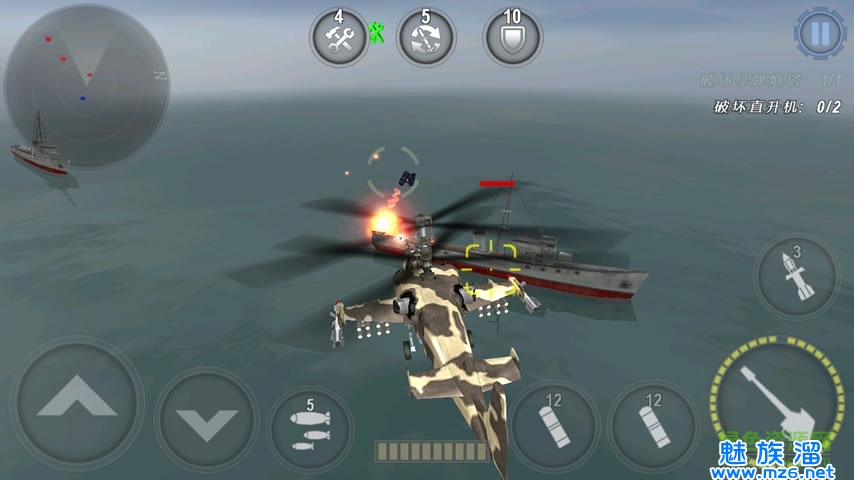Drop bombs with the bomb button

[310, 427]
